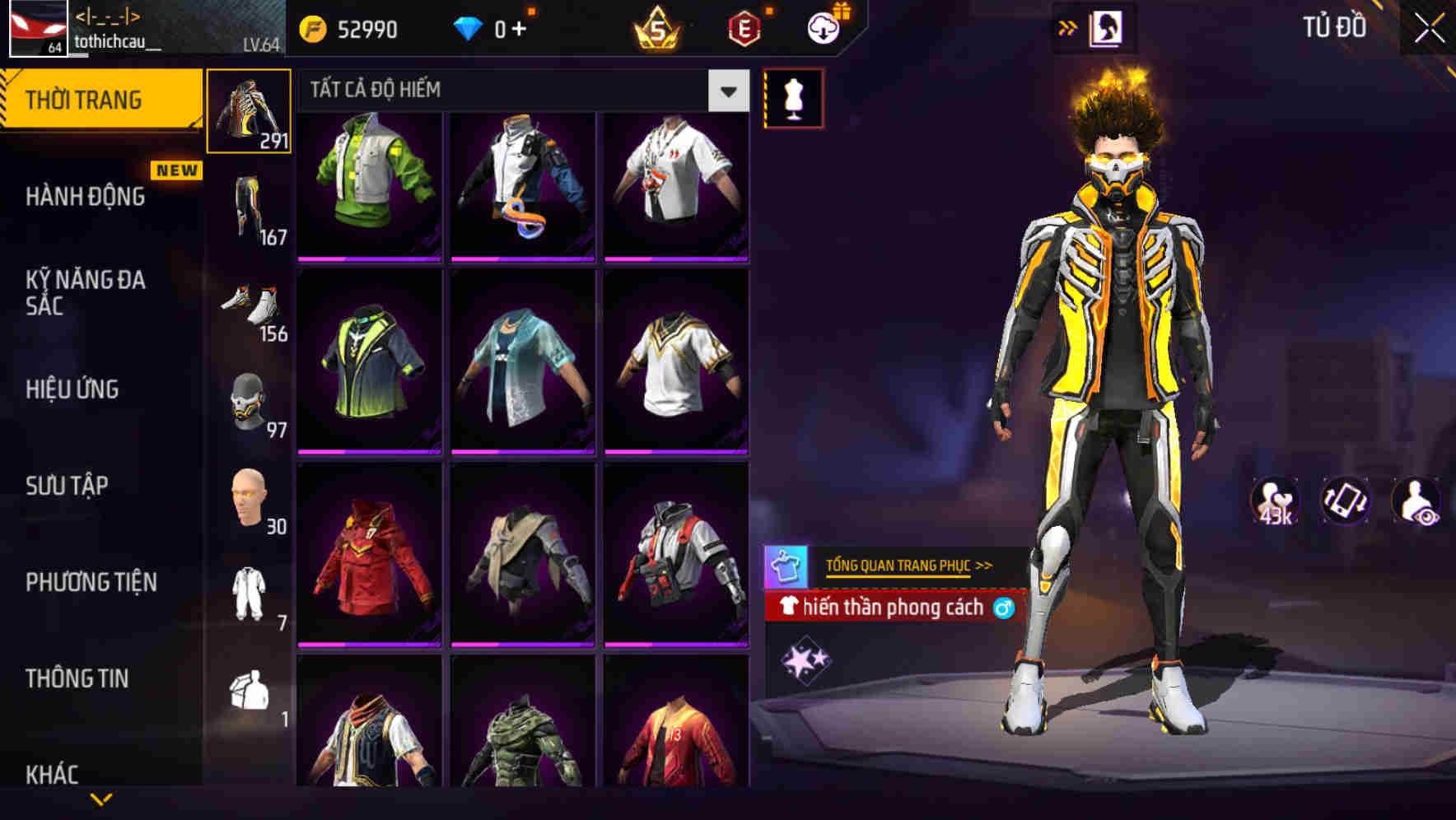Viewport: 1456px width, 820px height.
Task: Open the mask category with 97 items
Action: click(x=249, y=403)
